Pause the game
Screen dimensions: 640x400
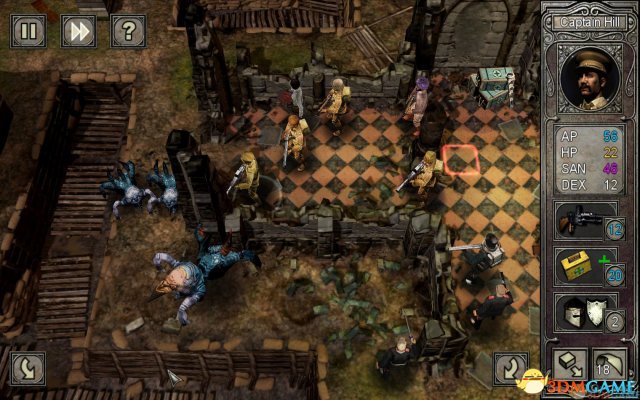point(29,31)
